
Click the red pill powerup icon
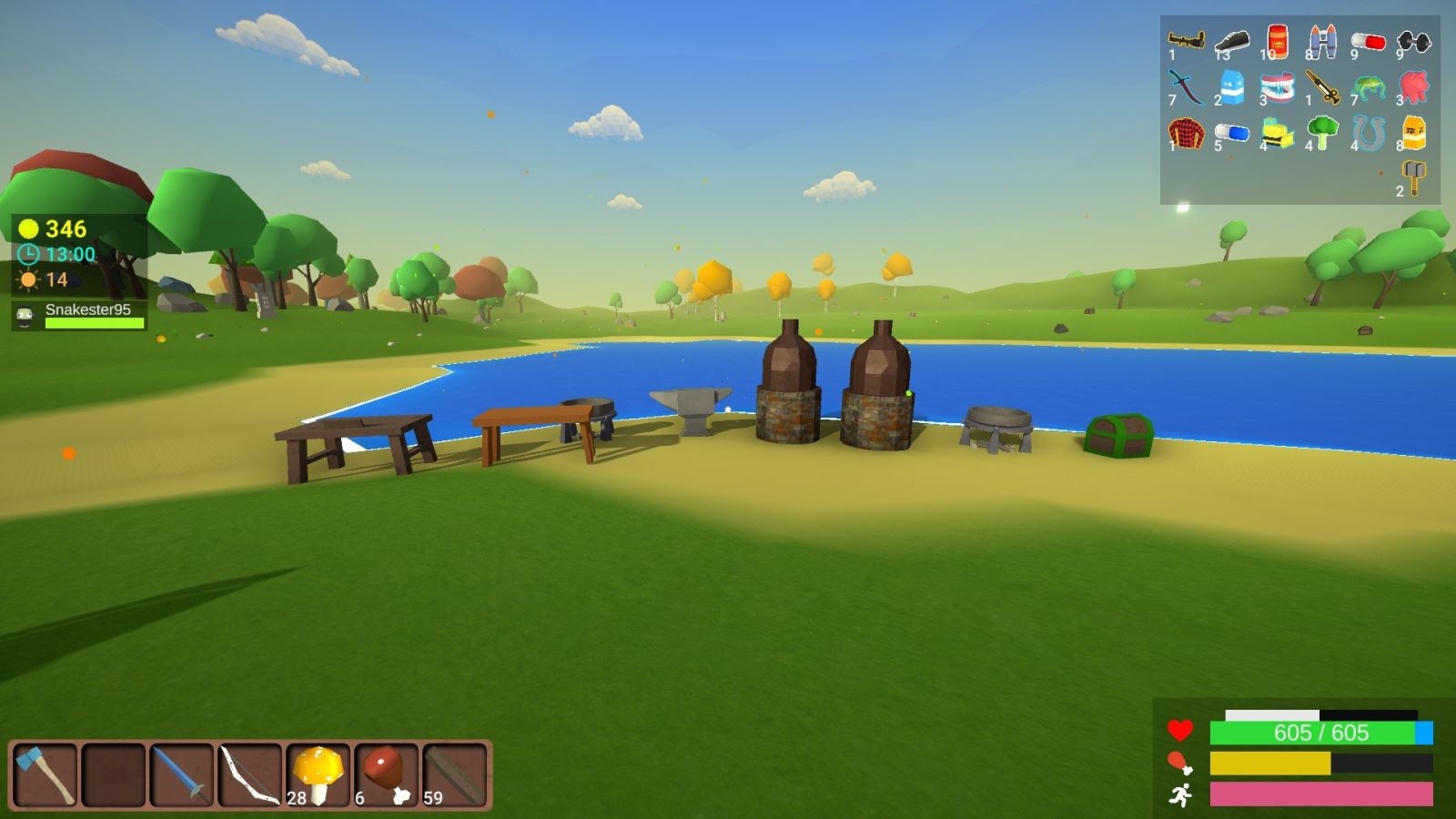tap(1367, 40)
